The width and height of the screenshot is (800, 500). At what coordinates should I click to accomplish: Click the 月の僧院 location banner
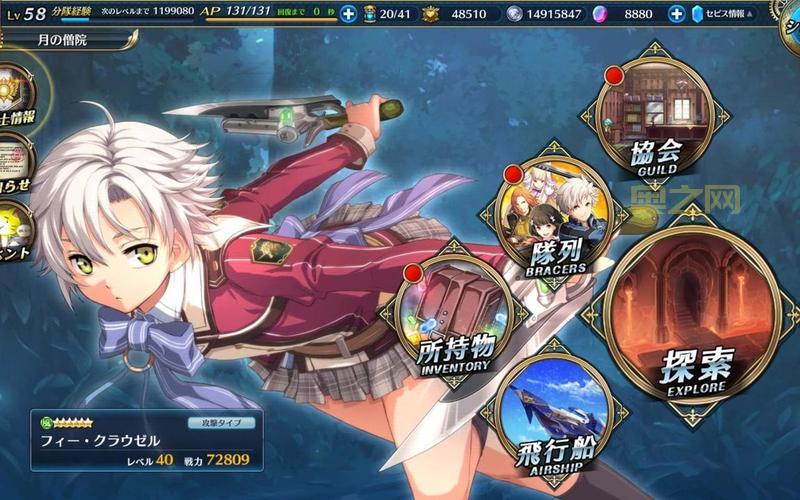[66, 40]
